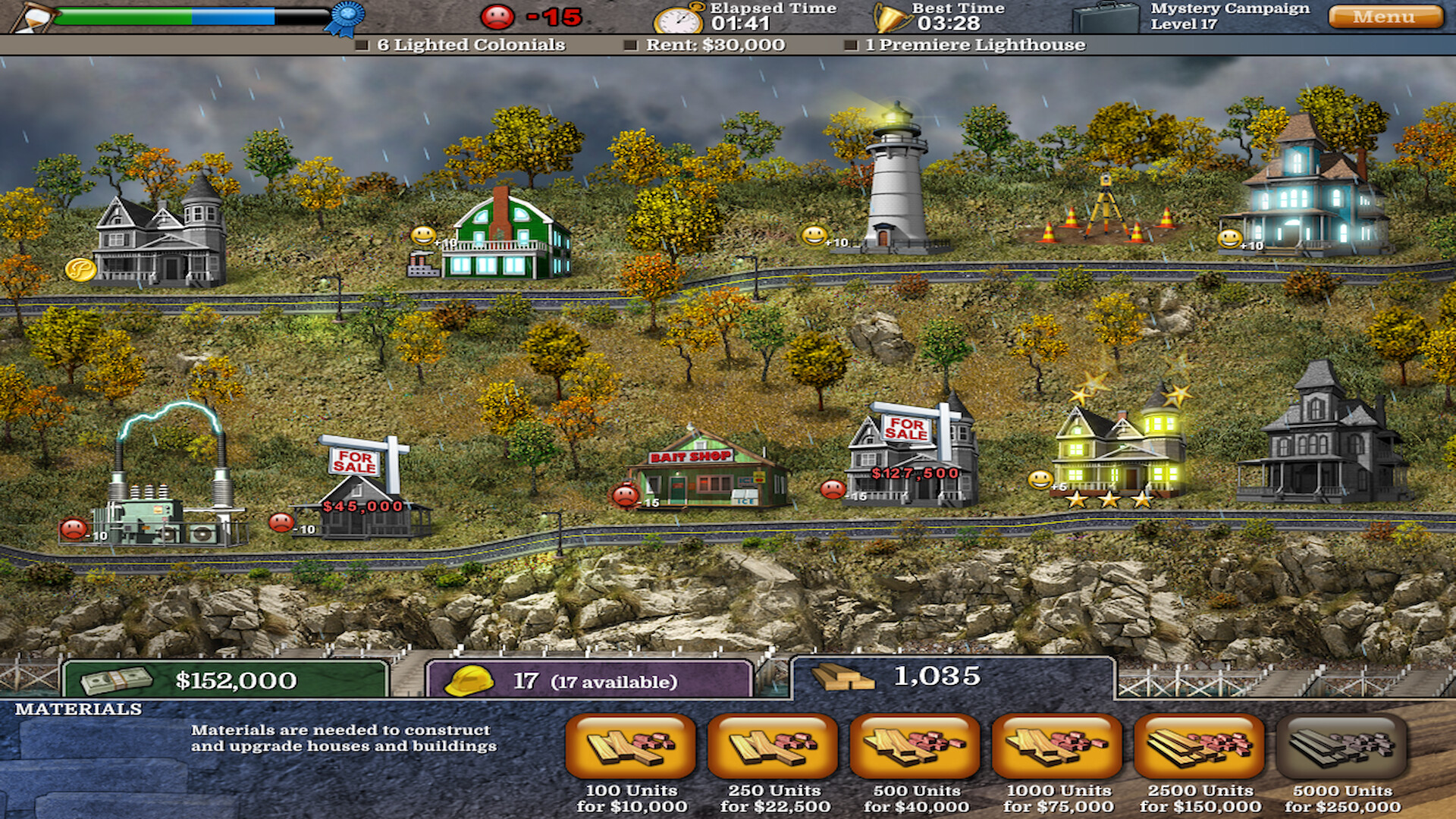Click the coin icon on the gray Victorian house

(79, 270)
